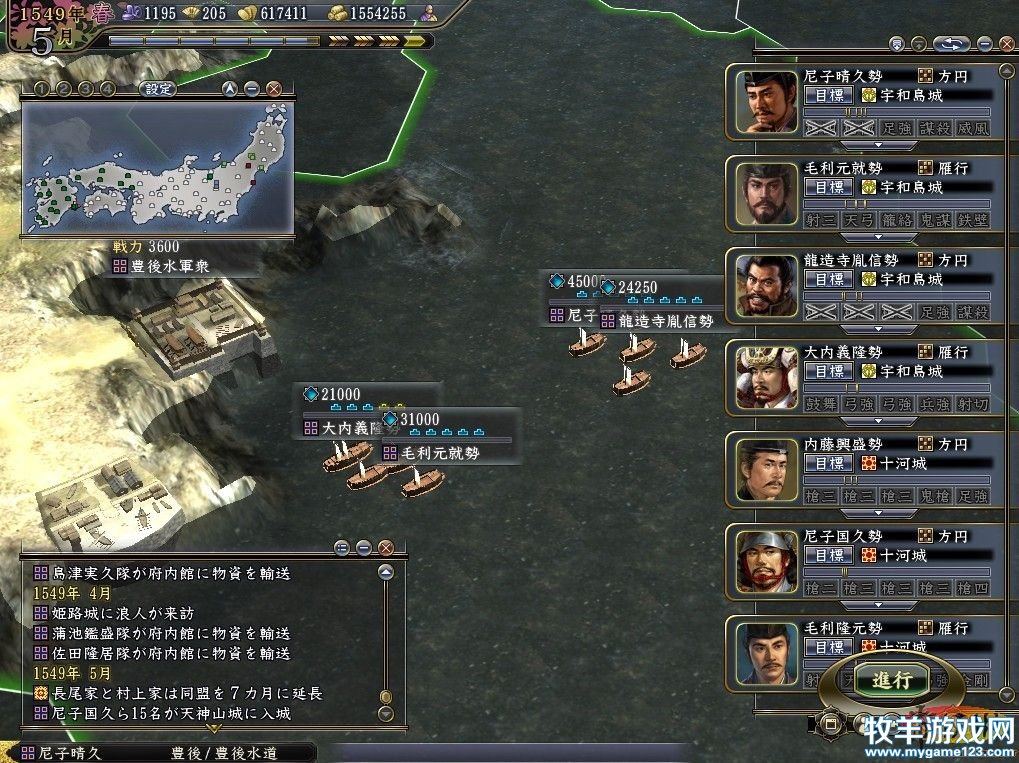Close the minimap panel
This screenshot has width=1019, height=763.
pos(274,88)
